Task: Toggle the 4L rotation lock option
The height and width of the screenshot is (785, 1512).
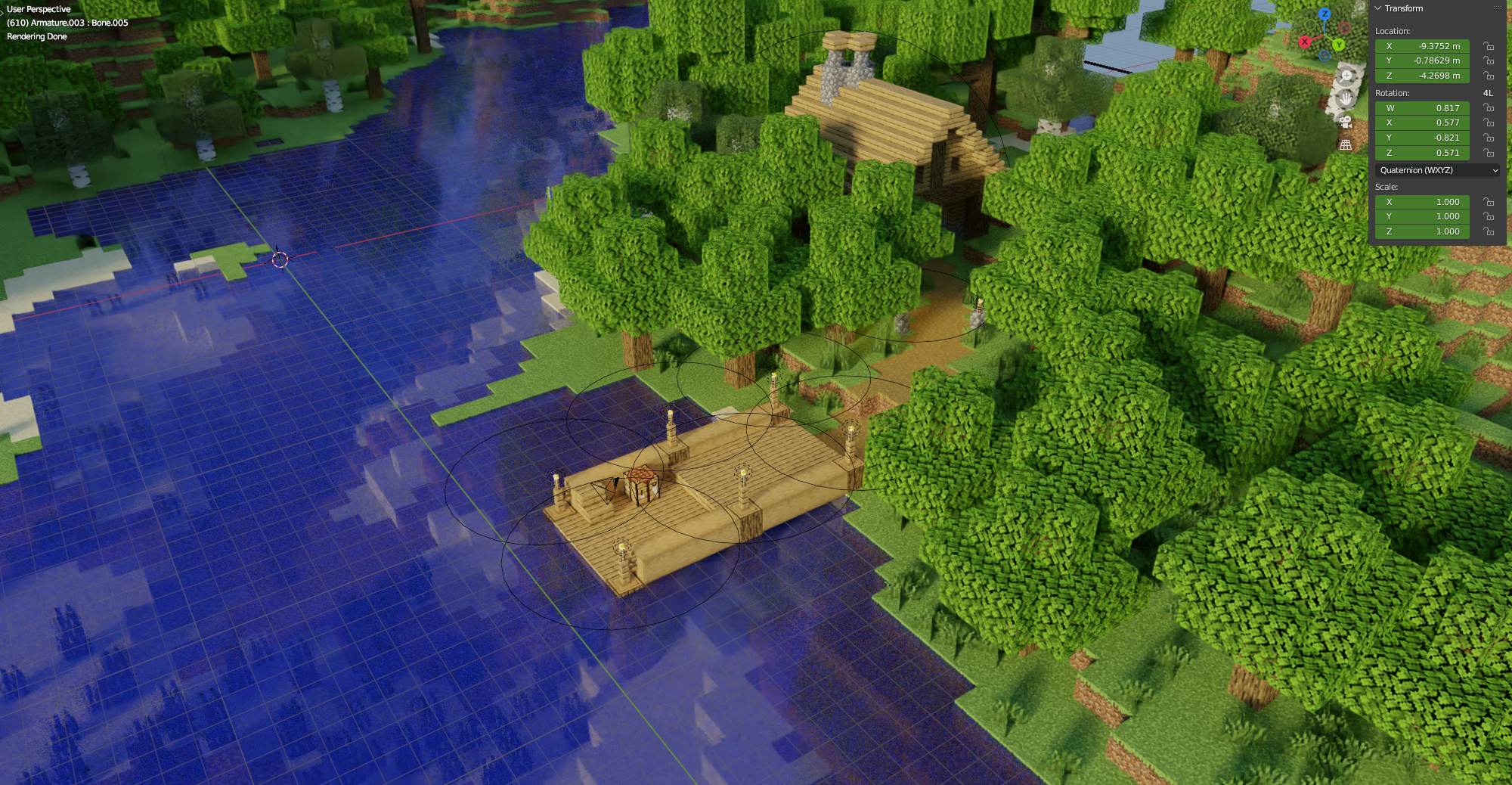Action: [1488, 93]
